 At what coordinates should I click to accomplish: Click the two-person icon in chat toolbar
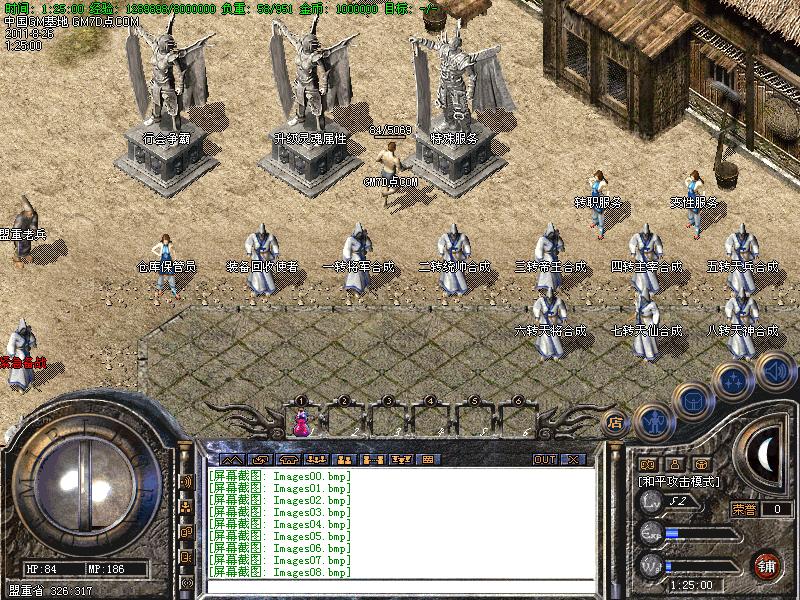(x=344, y=459)
